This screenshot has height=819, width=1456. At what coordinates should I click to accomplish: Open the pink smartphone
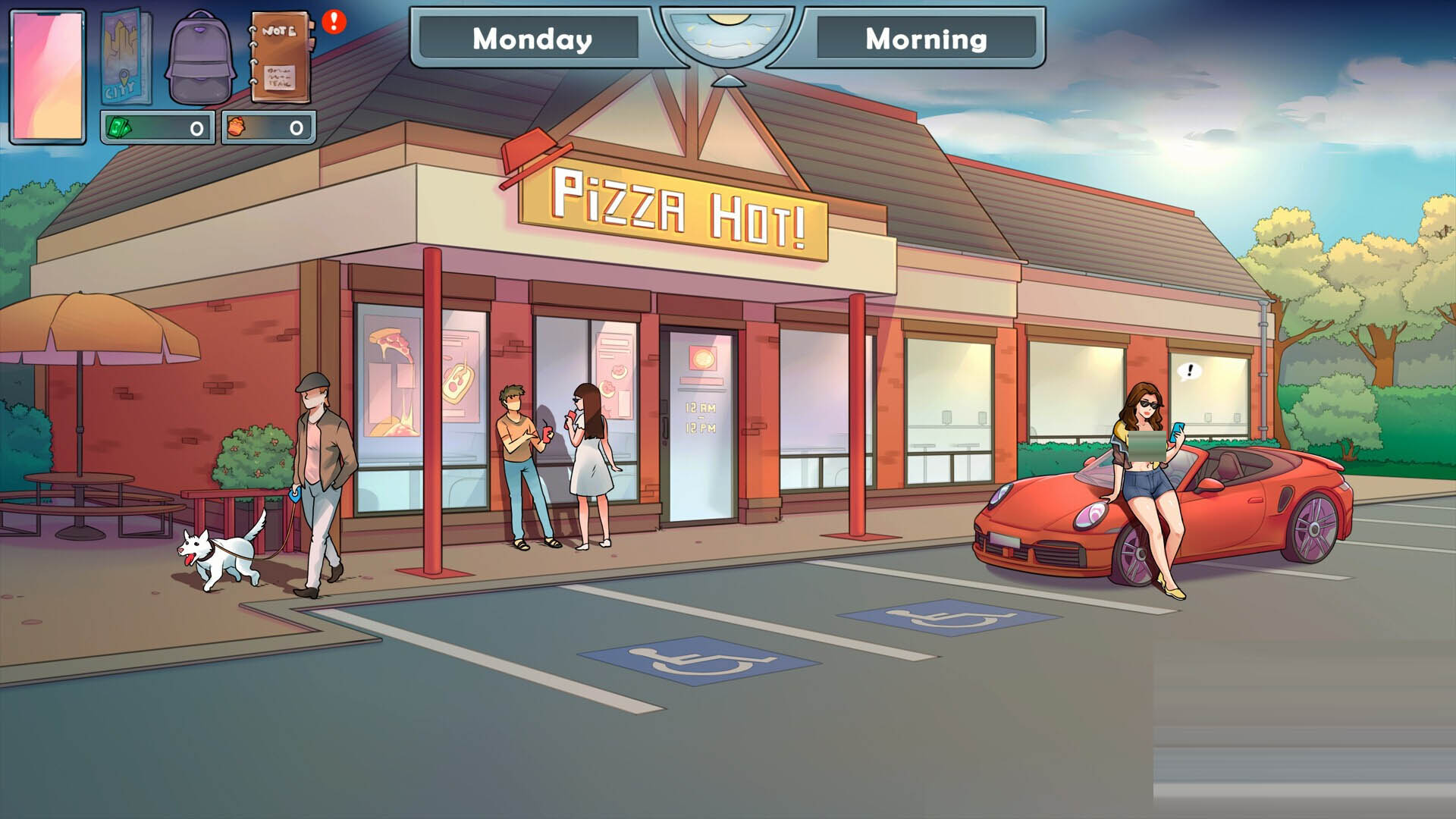tap(48, 76)
